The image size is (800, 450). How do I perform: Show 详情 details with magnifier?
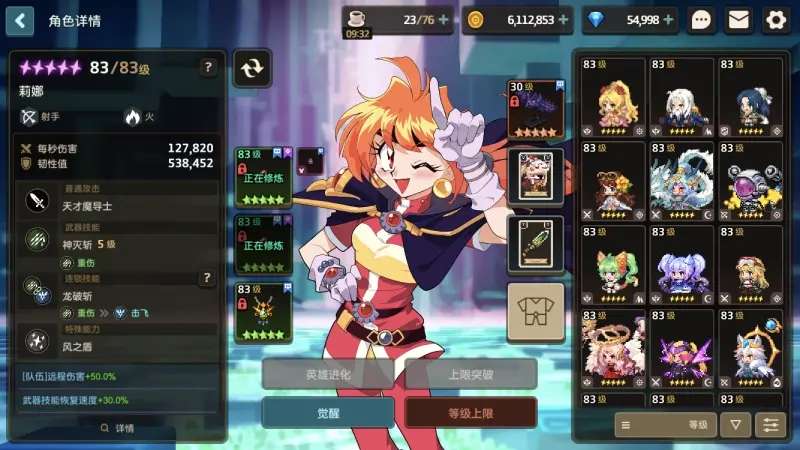coord(117,428)
